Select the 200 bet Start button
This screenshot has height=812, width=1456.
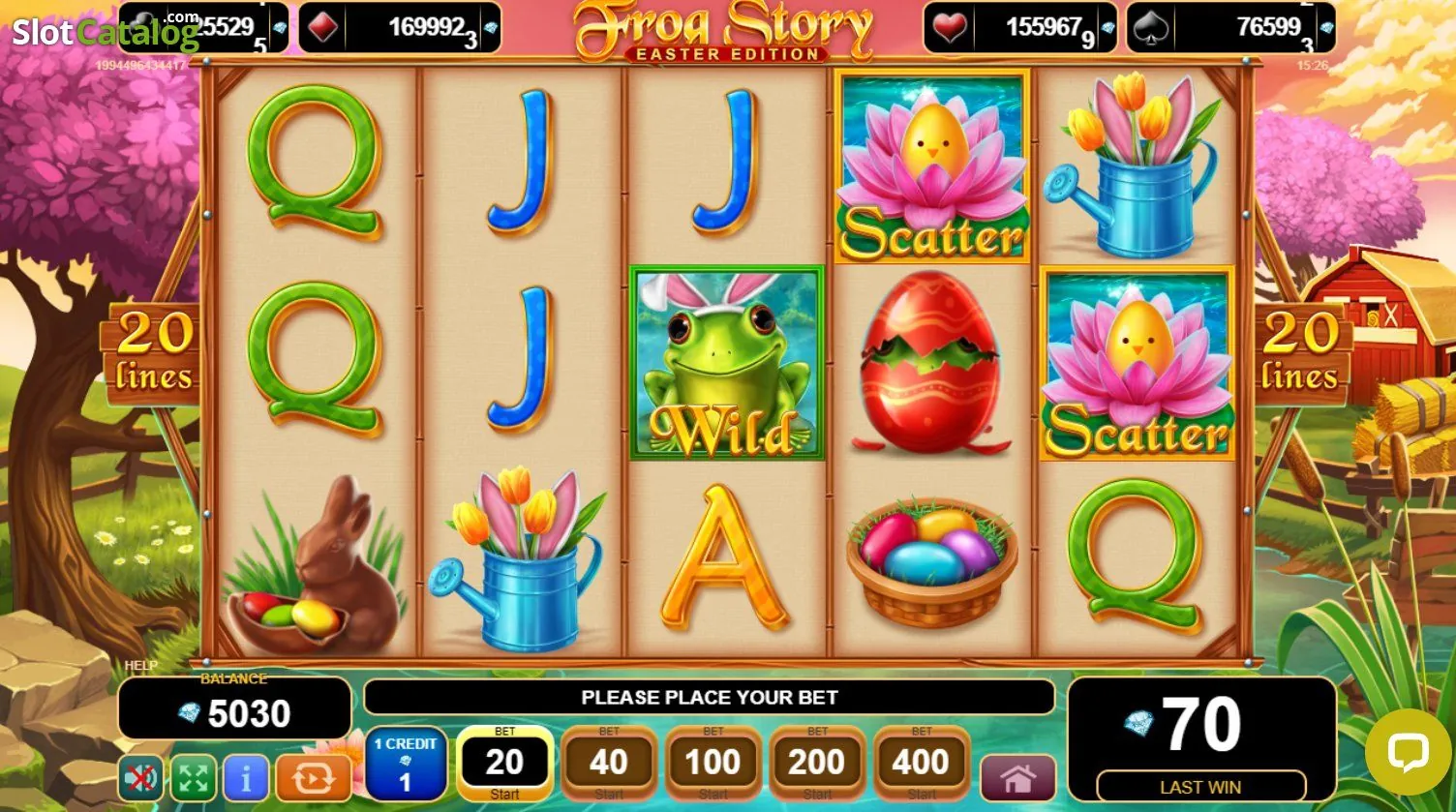point(817,765)
